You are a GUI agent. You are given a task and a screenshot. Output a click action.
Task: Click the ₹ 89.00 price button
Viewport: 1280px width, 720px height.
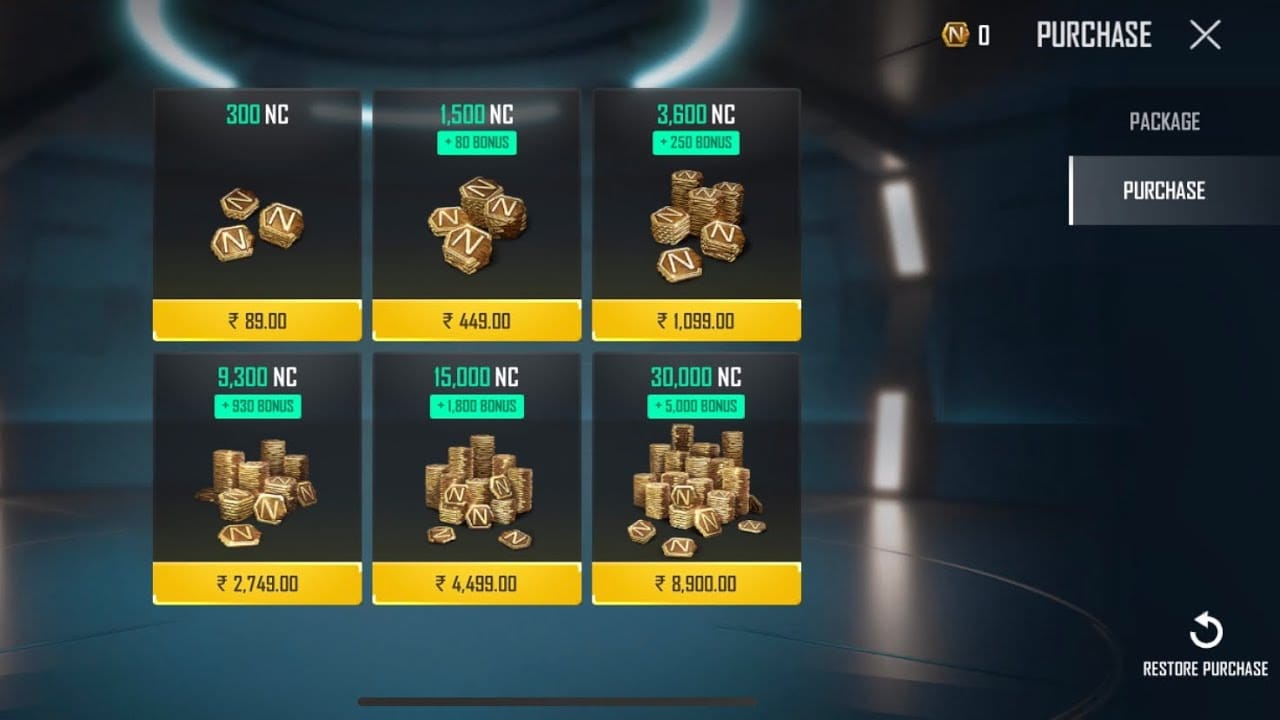pyautogui.click(x=256, y=321)
